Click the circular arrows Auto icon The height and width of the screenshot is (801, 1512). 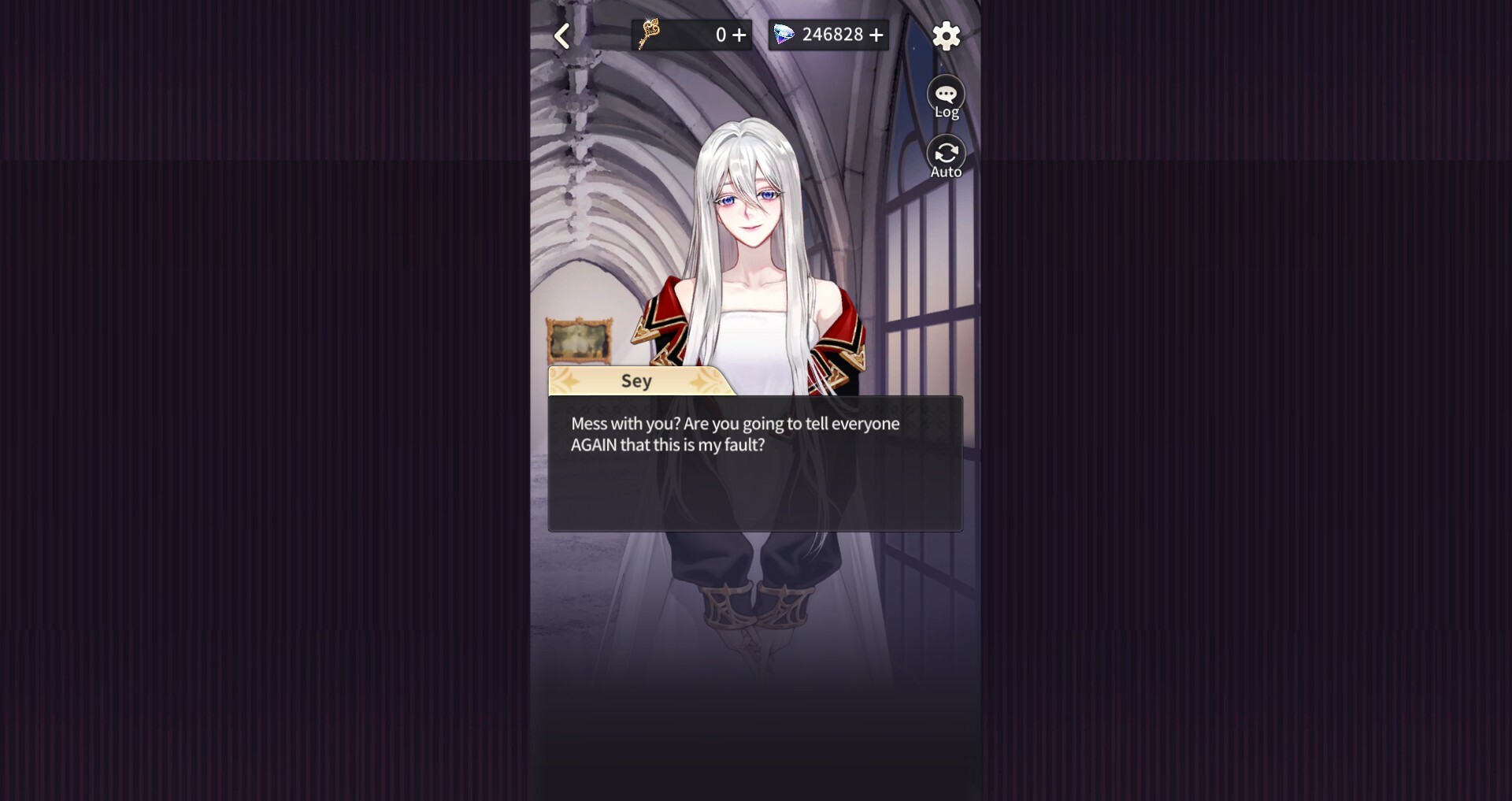pyautogui.click(x=945, y=152)
